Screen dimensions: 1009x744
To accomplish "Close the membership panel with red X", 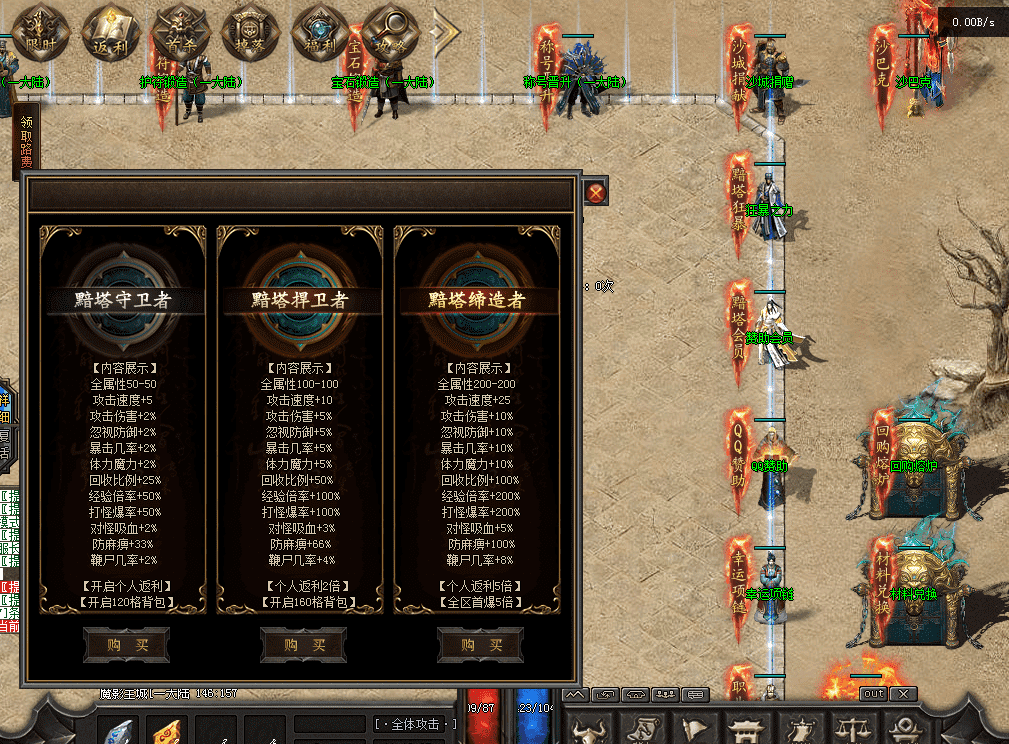I will coord(596,193).
